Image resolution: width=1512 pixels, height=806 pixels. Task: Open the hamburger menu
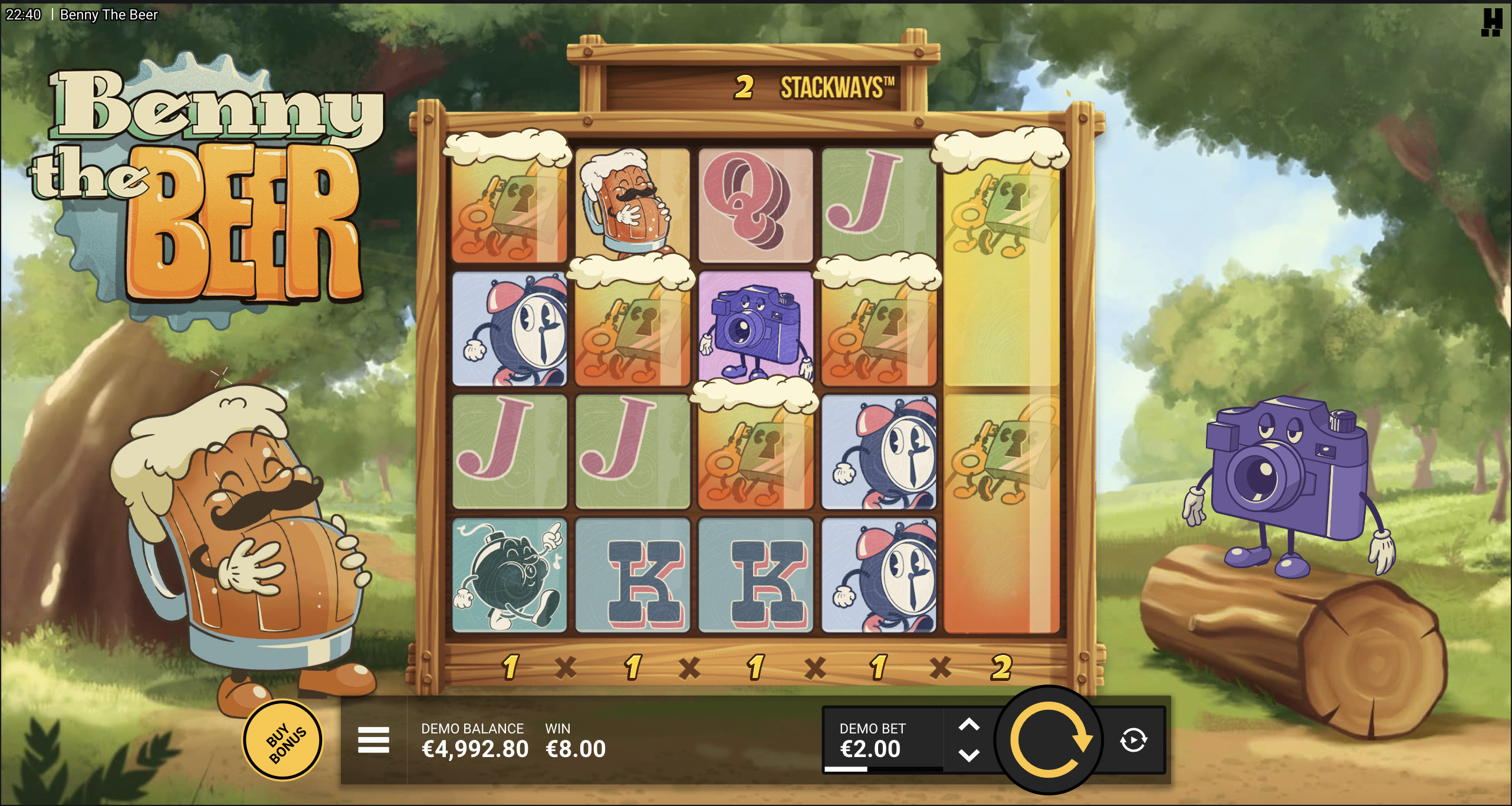coord(373,740)
